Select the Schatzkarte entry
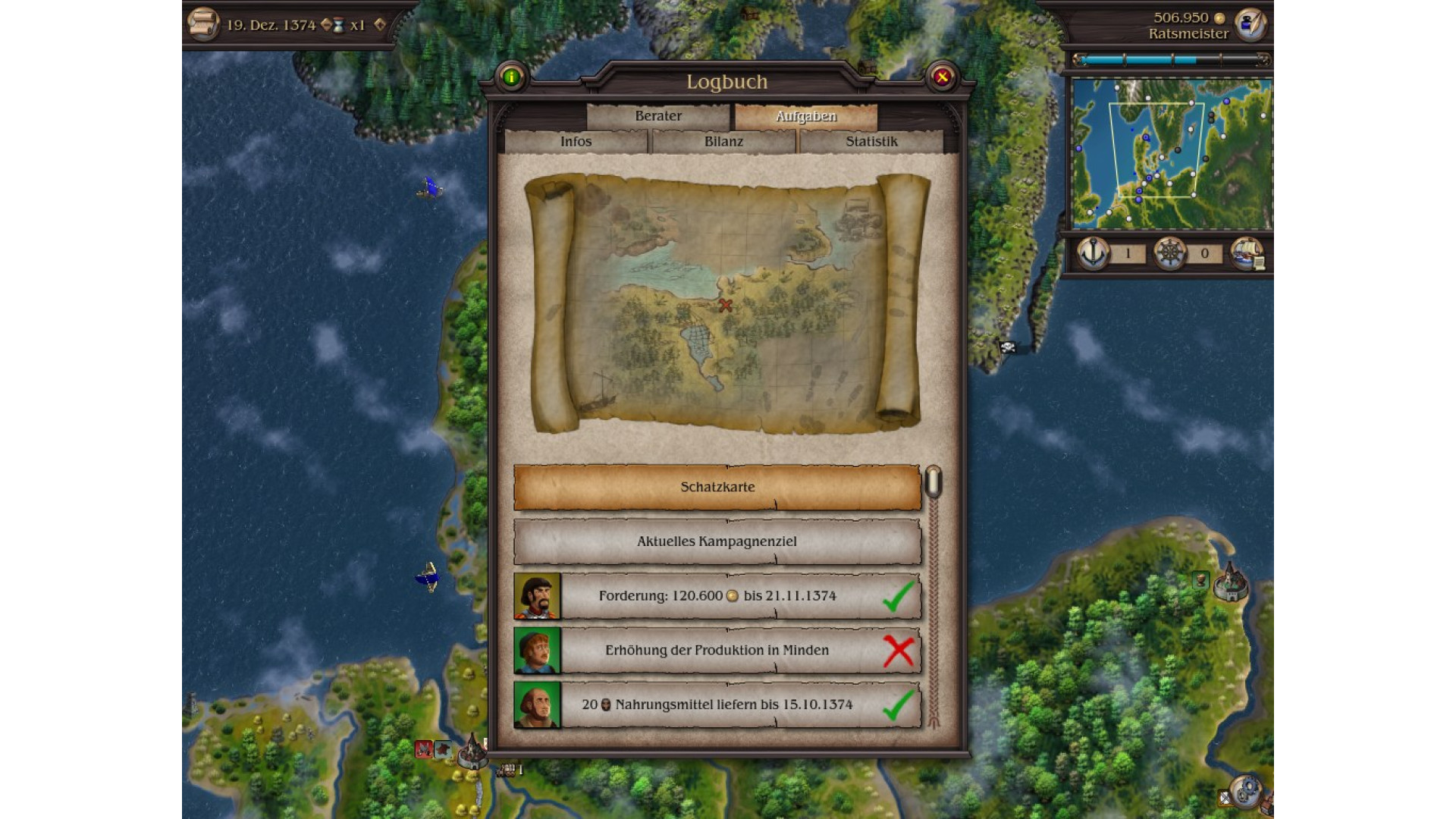 tap(717, 487)
